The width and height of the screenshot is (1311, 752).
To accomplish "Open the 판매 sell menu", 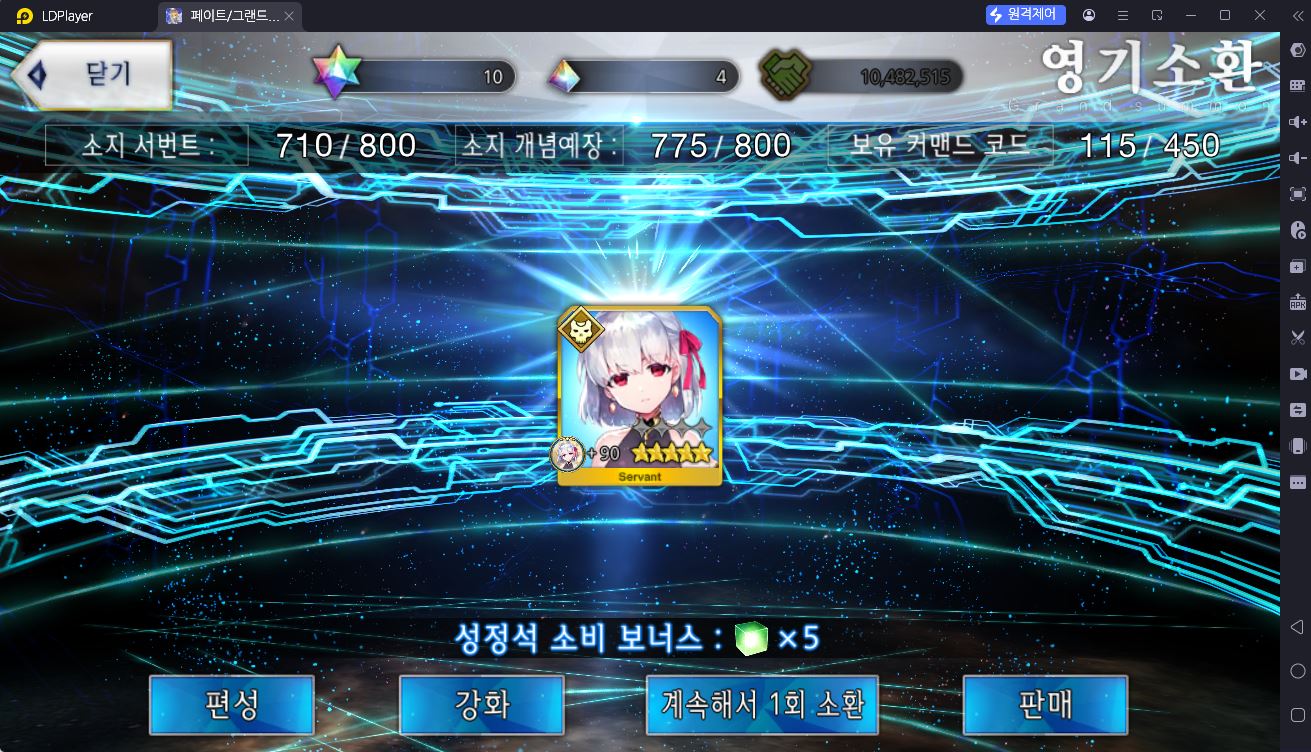I will (x=1045, y=705).
